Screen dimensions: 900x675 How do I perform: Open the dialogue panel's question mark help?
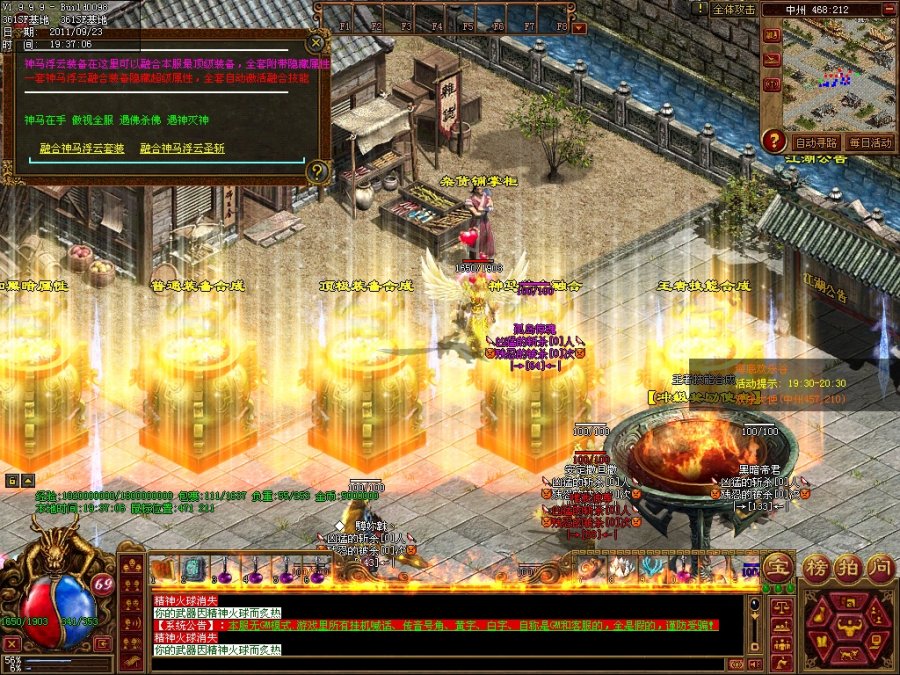[317, 171]
